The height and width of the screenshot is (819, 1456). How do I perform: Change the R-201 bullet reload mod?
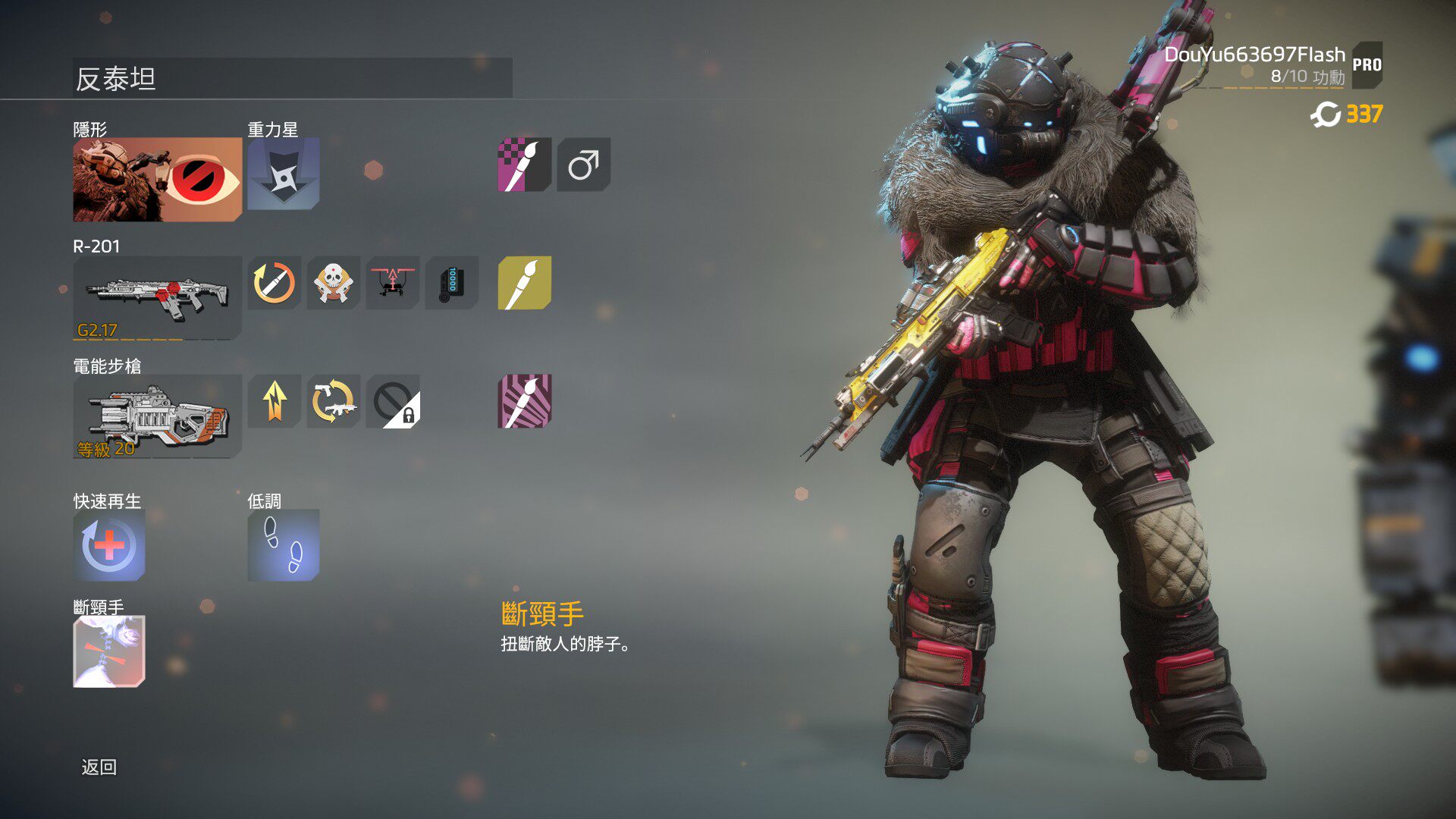274,283
